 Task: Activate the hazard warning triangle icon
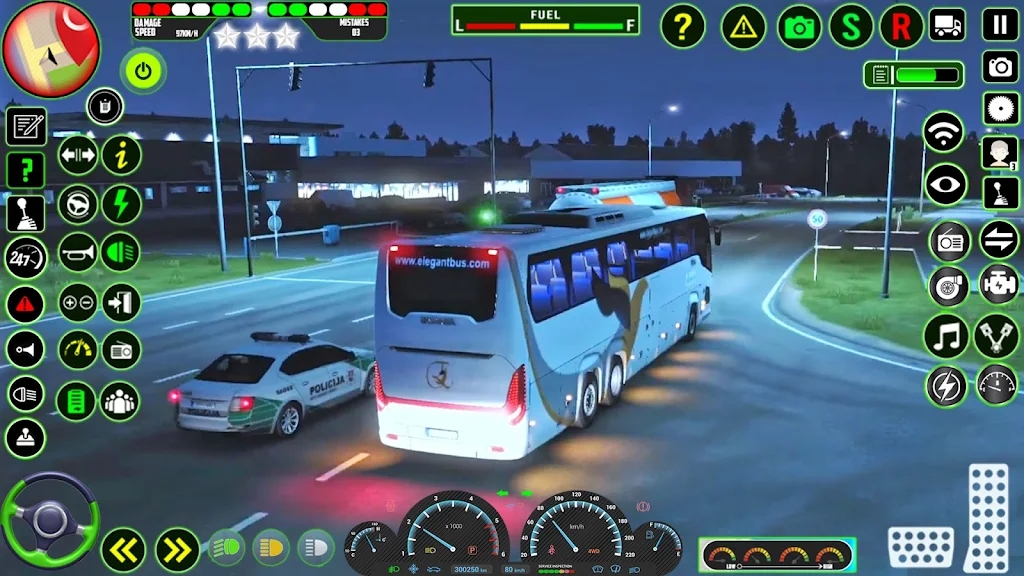tap(743, 27)
